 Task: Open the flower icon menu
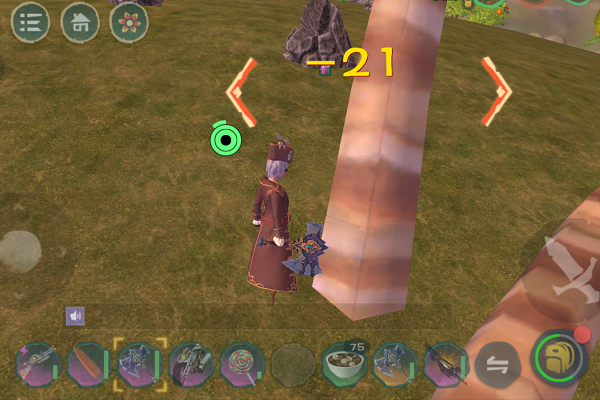(129, 21)
